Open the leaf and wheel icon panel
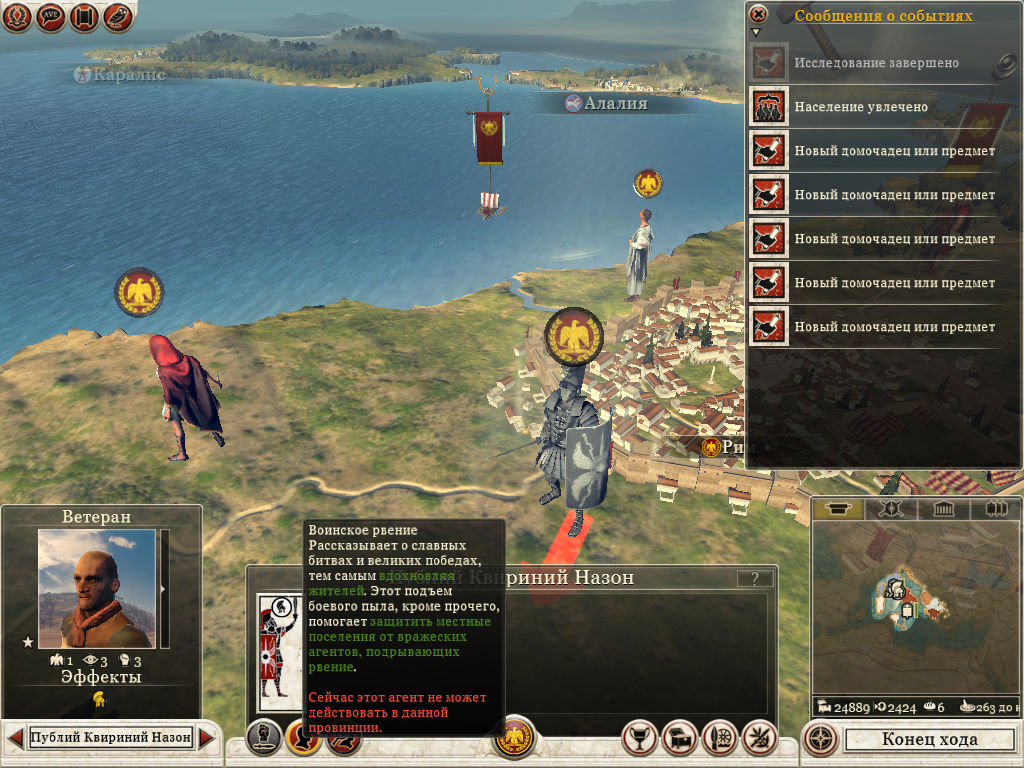Image resolution: width=1024 pixels, height=768 pixels. (720, 738)
